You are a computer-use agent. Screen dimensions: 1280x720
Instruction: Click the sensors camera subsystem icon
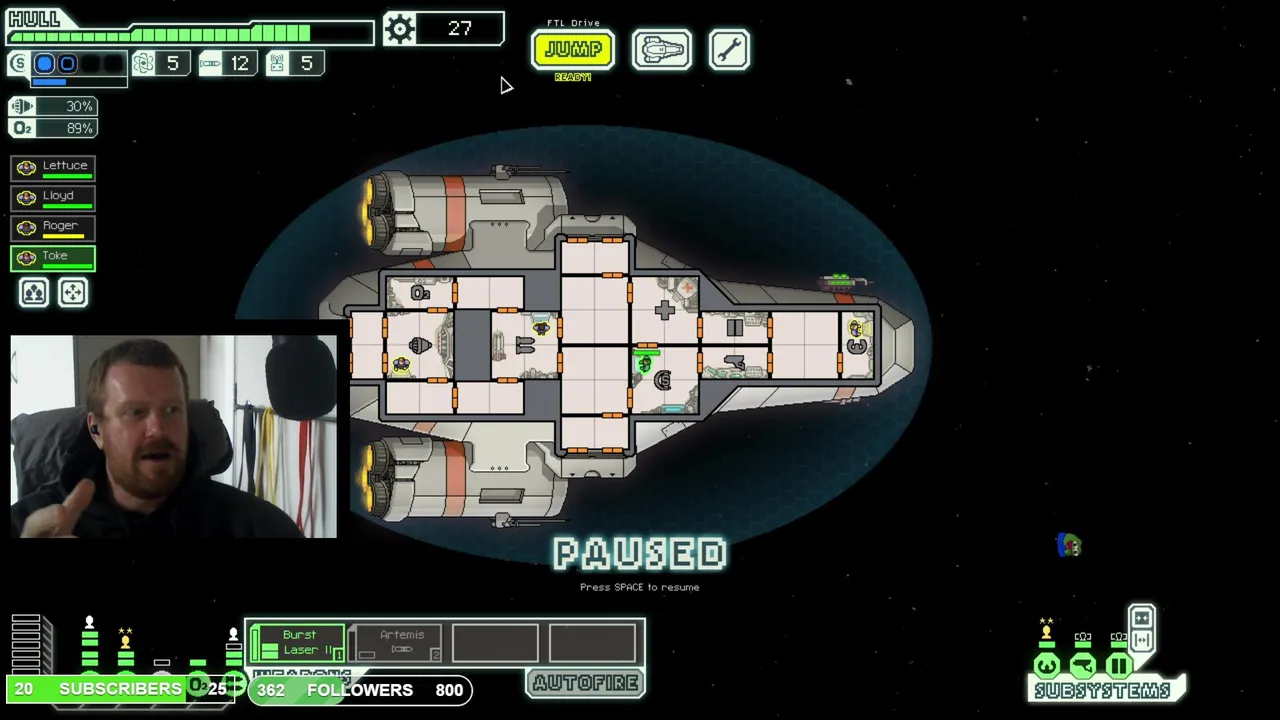(x=1083, y=665)
